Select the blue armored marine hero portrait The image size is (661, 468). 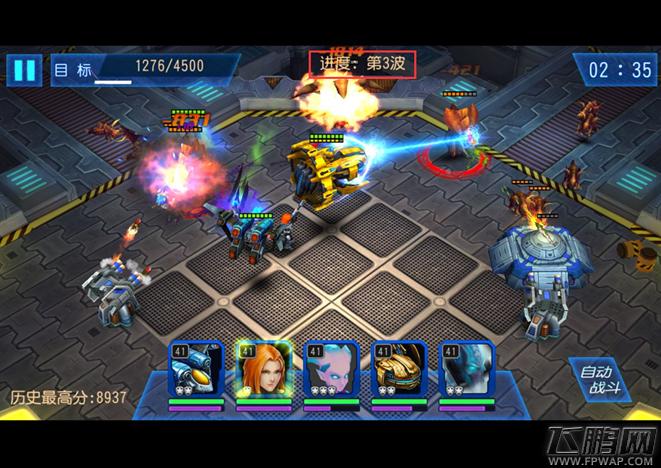click(195, 371)
